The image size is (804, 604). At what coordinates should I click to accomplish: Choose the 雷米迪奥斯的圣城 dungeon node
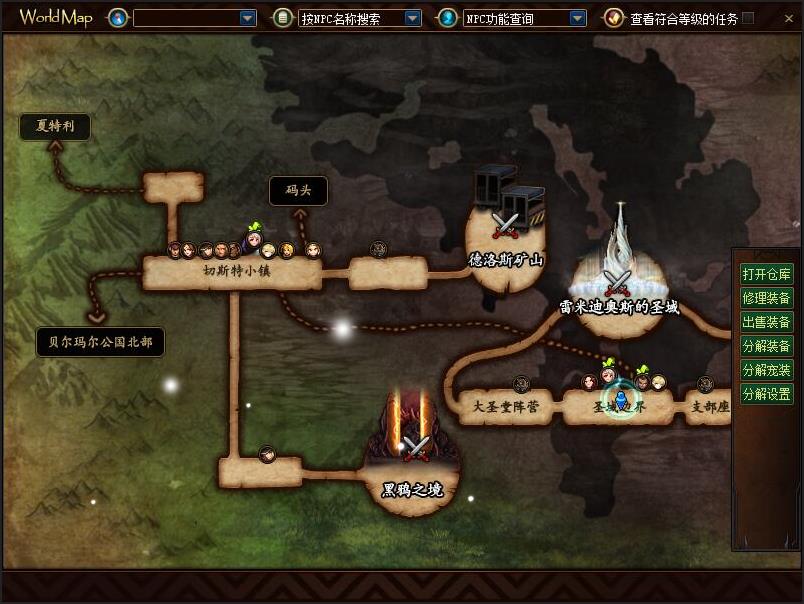tap(618, 290)
